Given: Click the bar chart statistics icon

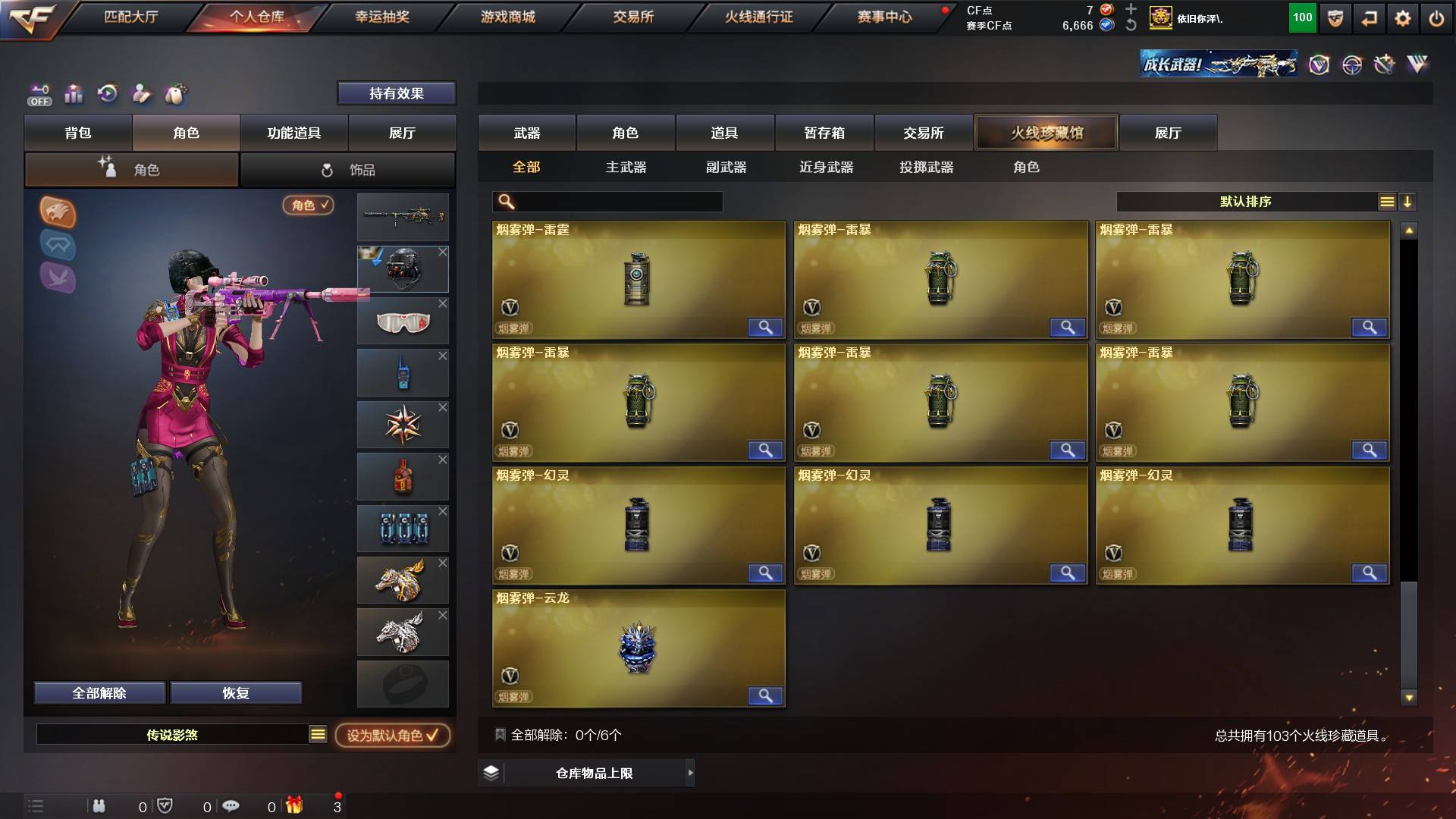Looking at the screenshot, I should [74, 93].
